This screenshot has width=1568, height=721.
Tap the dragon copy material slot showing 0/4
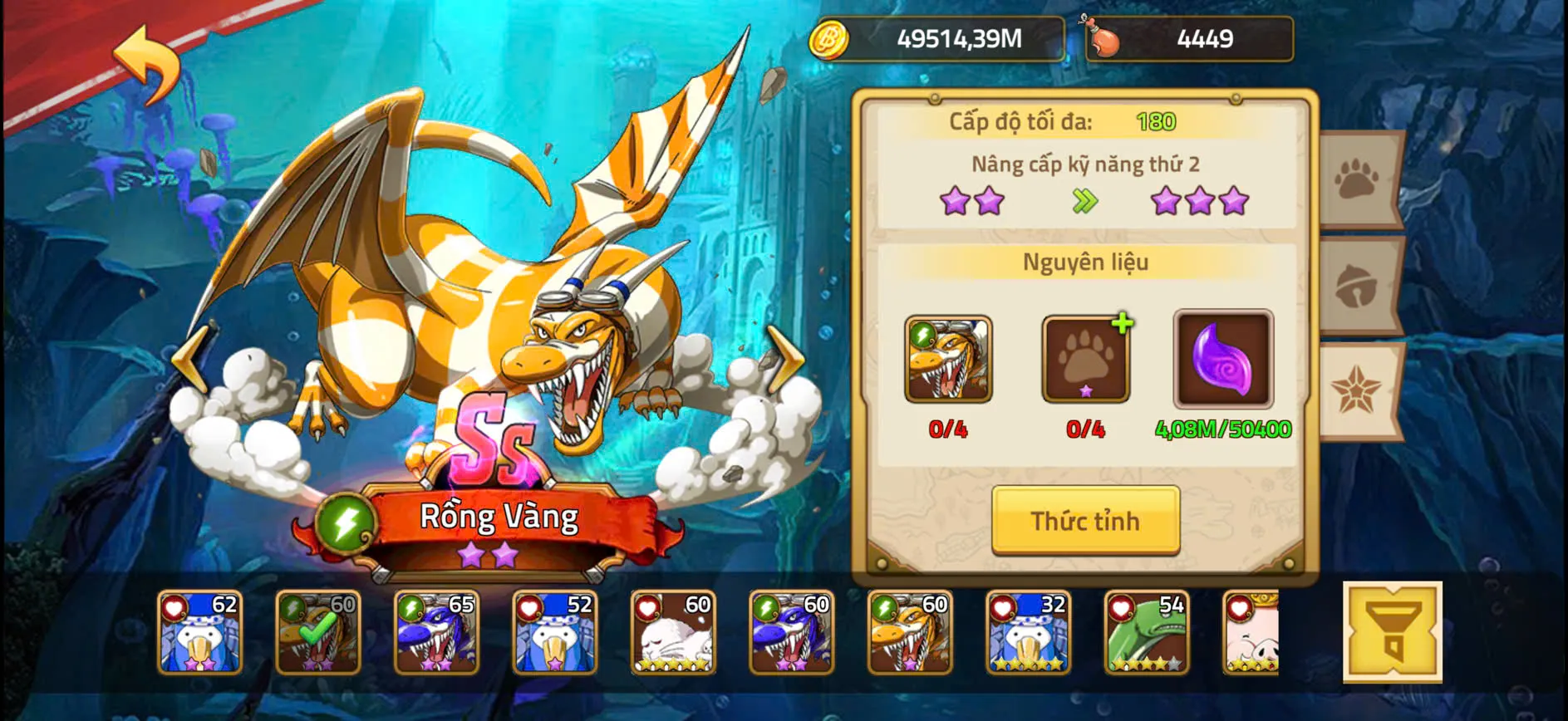(950, 359)
